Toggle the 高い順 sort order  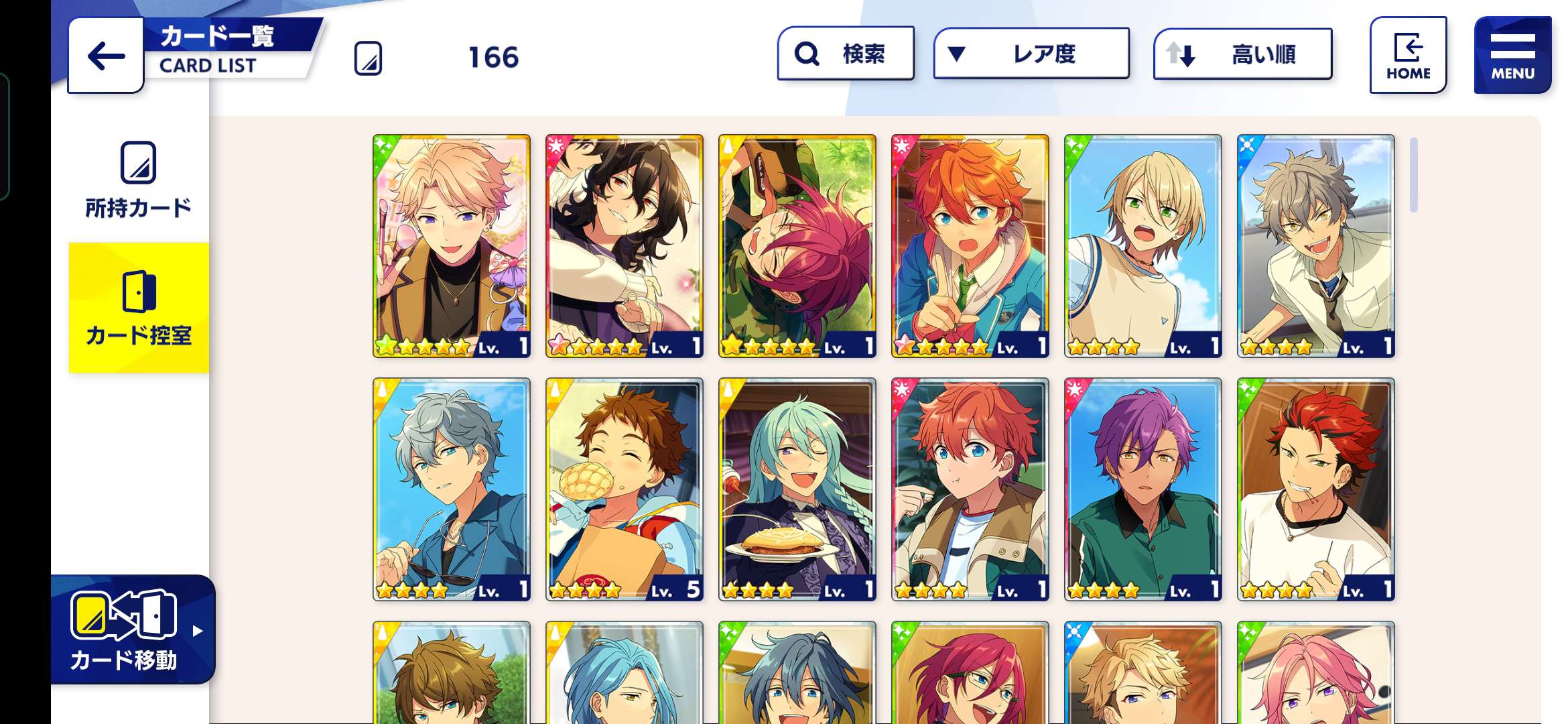click(1242, 54)
